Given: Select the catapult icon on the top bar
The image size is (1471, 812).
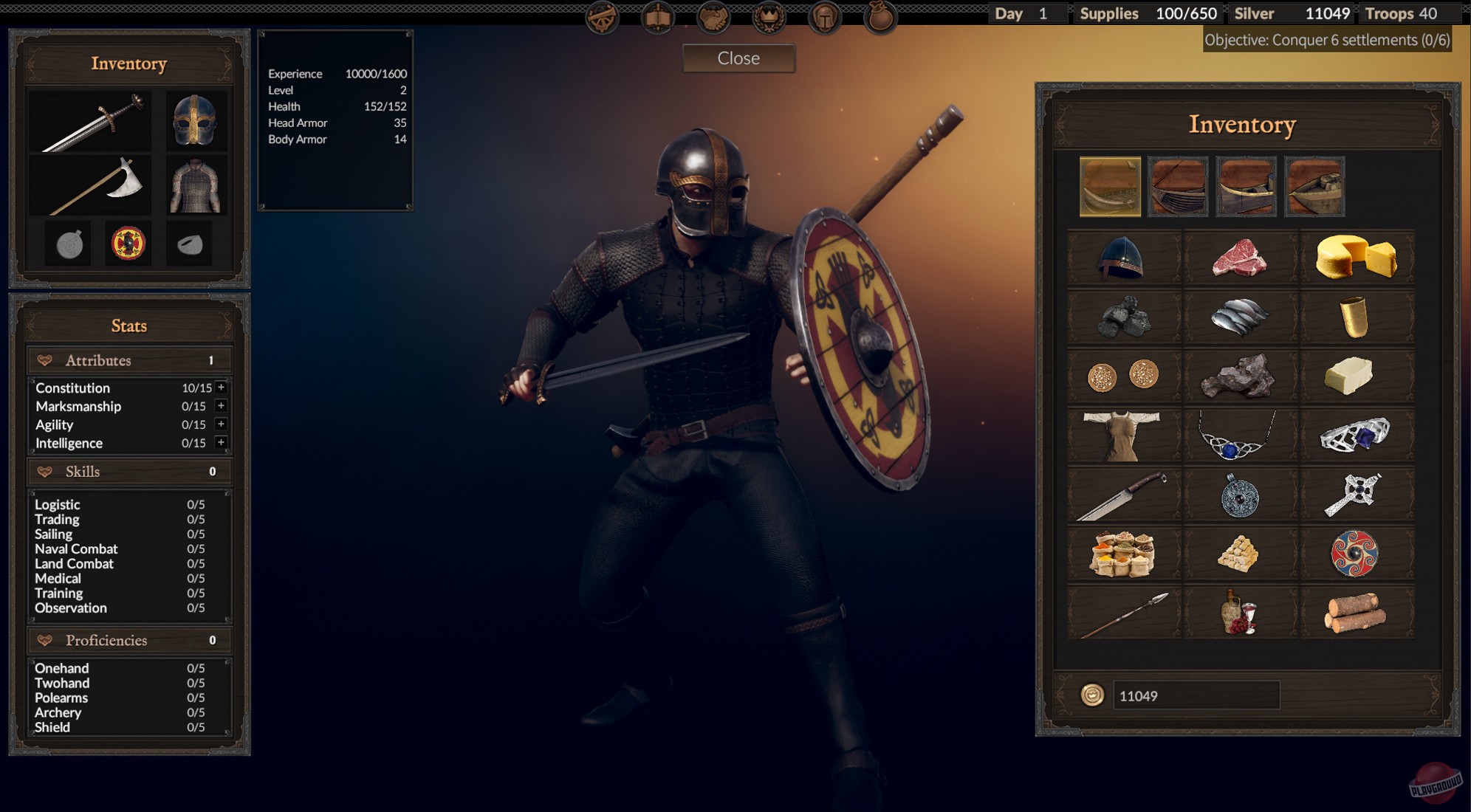Looking at the screenshot, I should (602, 18).
